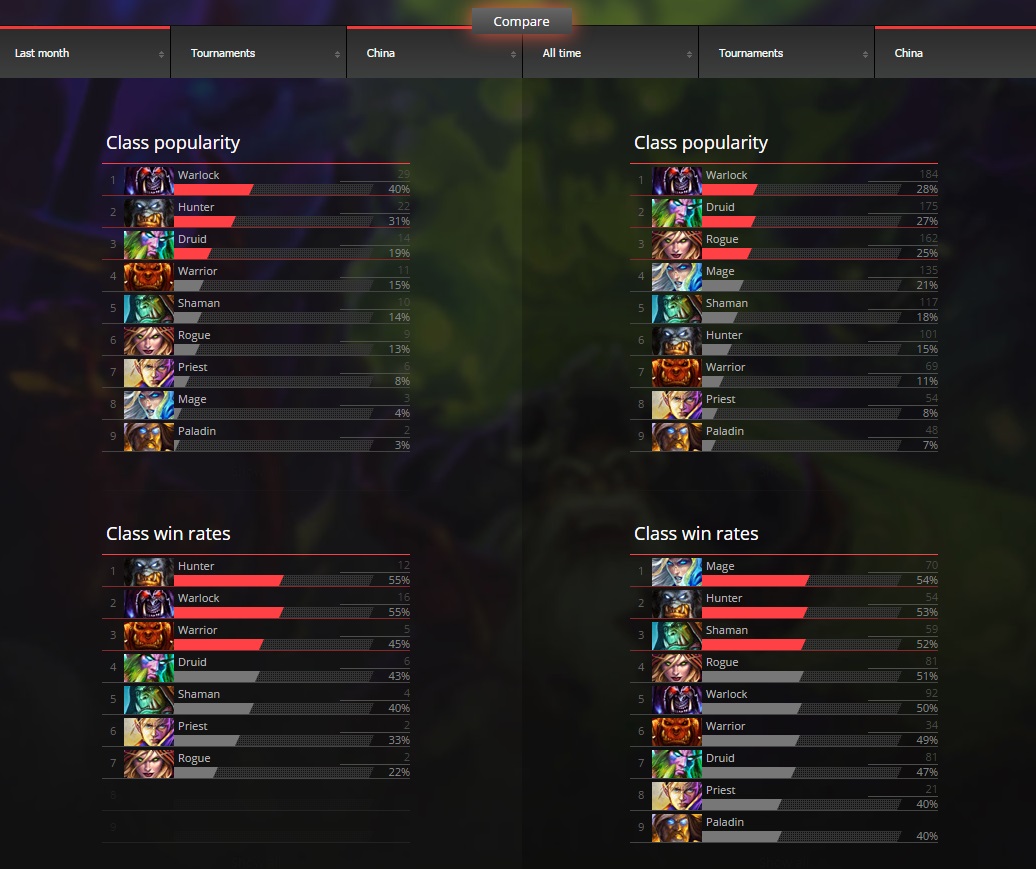The image size is (1036, 869).
Task: Open the All time period dropdown
Action: pos(610,53)
